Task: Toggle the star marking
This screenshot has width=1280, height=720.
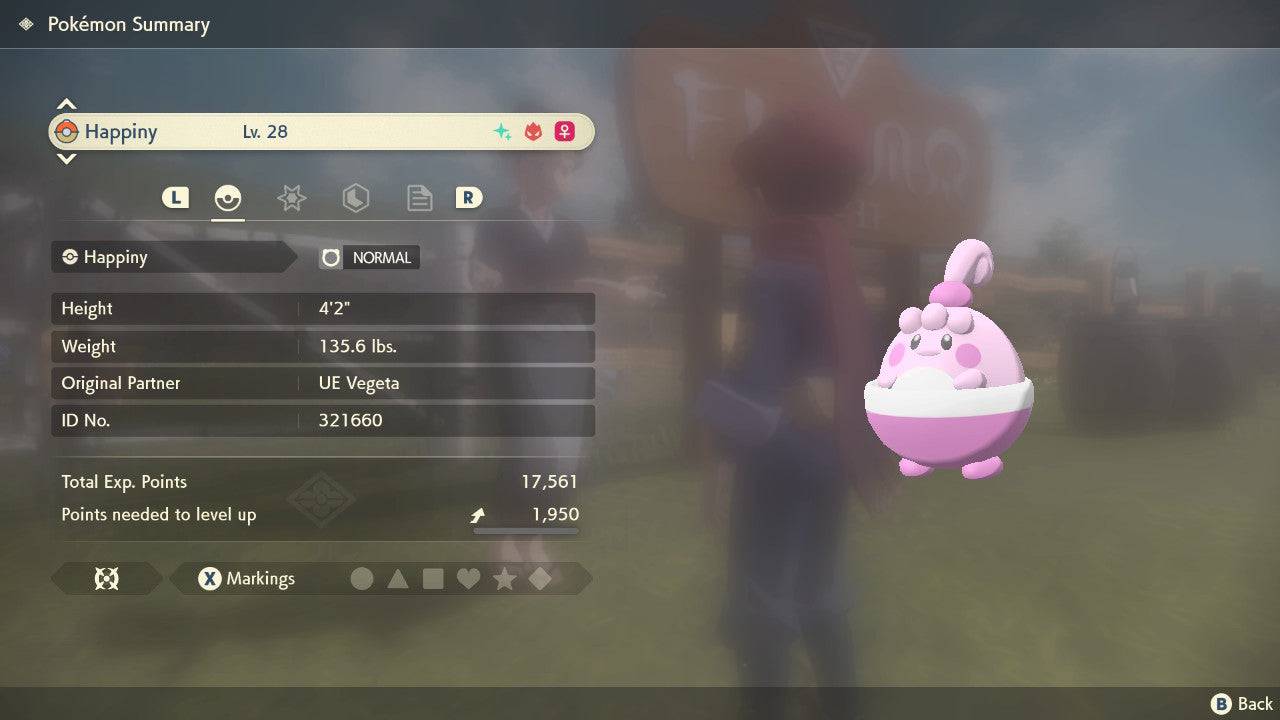Action: 504,579
